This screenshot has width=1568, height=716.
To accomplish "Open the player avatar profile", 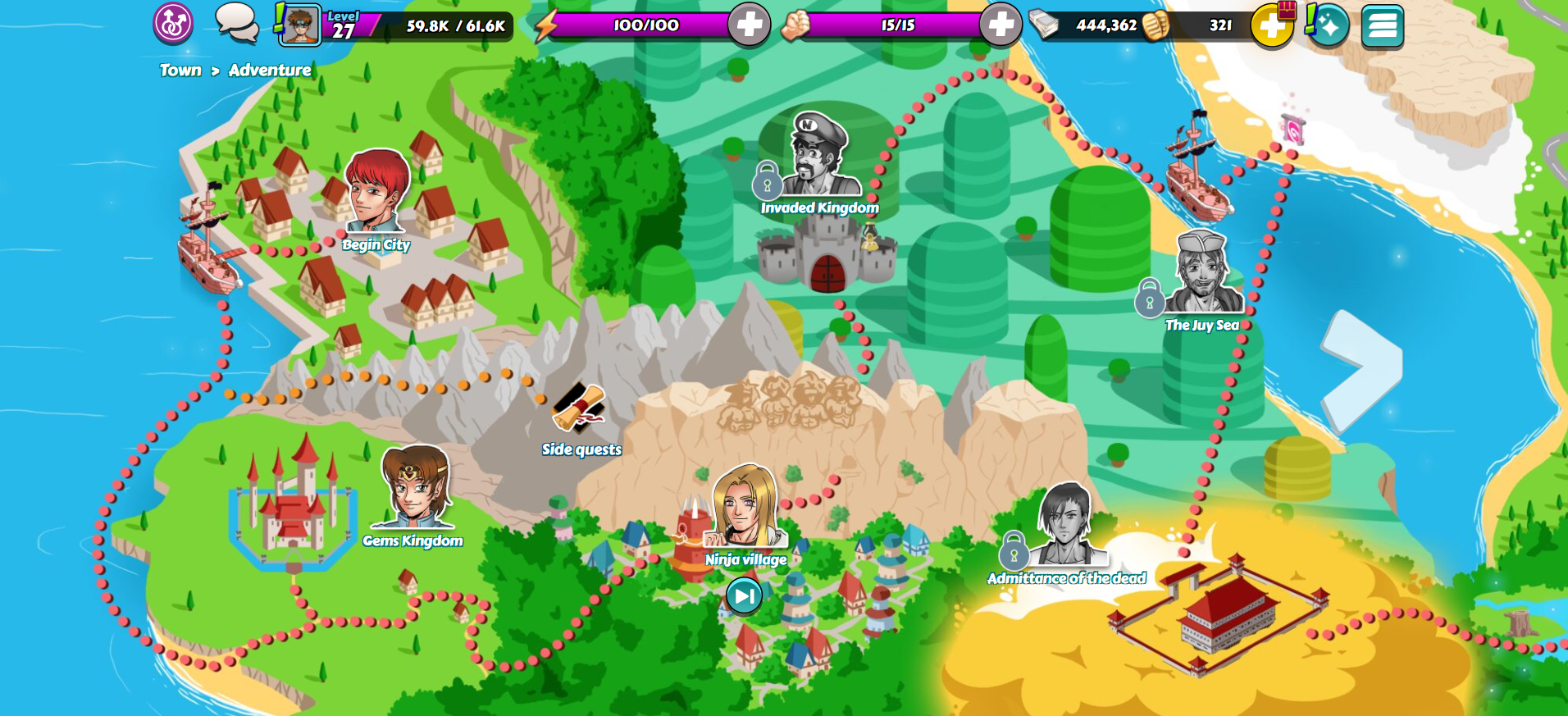I will click(300, 25).
